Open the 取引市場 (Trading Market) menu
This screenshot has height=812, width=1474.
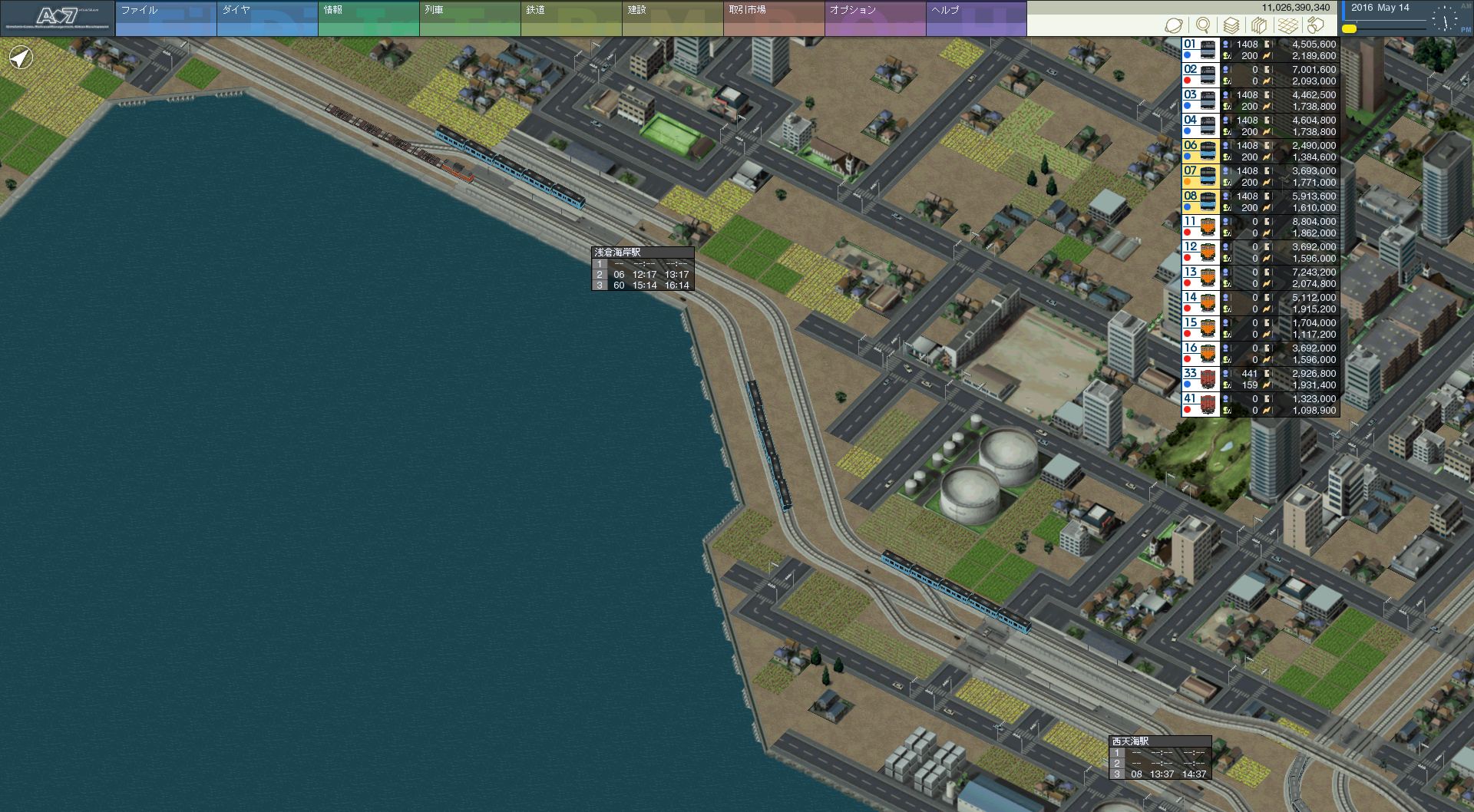pos(774,18)
